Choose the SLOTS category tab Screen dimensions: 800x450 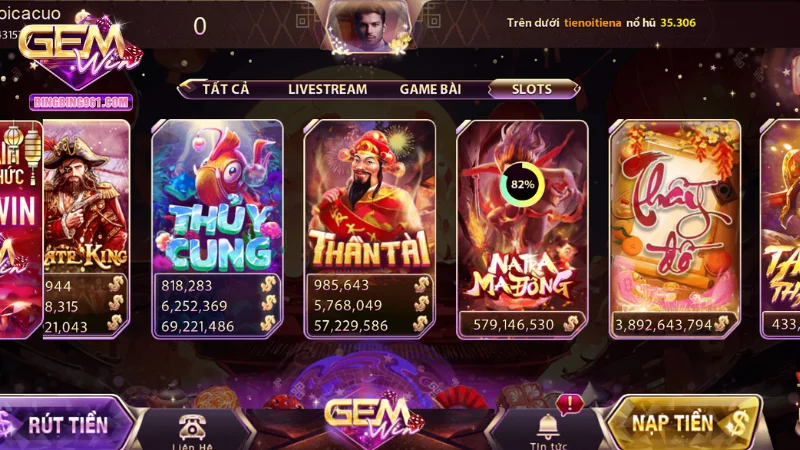point(532,88)
